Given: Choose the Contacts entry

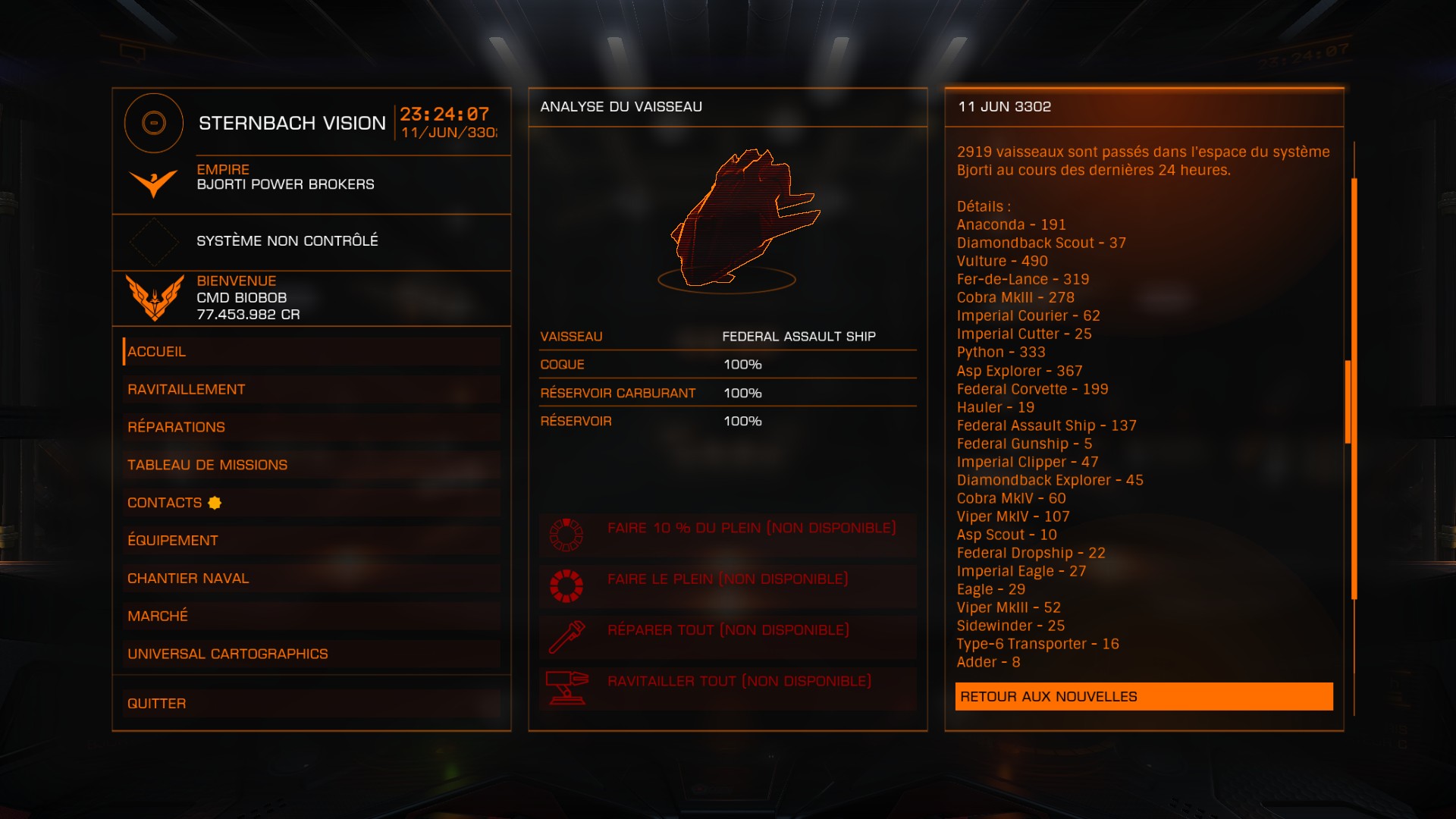Looking at the screenshot, I should [311, 503].
